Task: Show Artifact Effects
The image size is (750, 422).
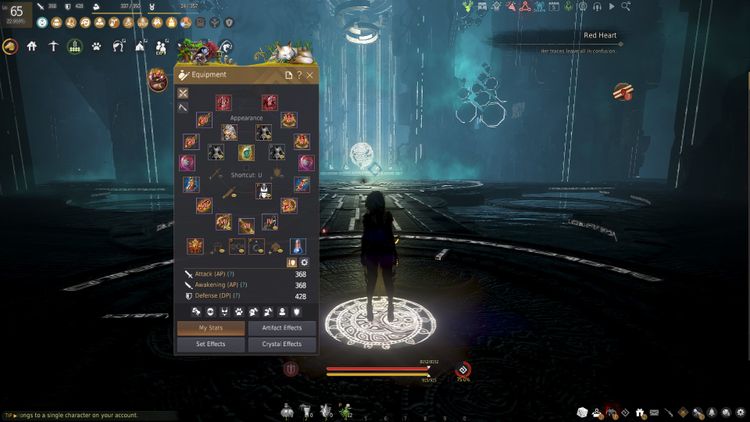Action: click(282, 328)
